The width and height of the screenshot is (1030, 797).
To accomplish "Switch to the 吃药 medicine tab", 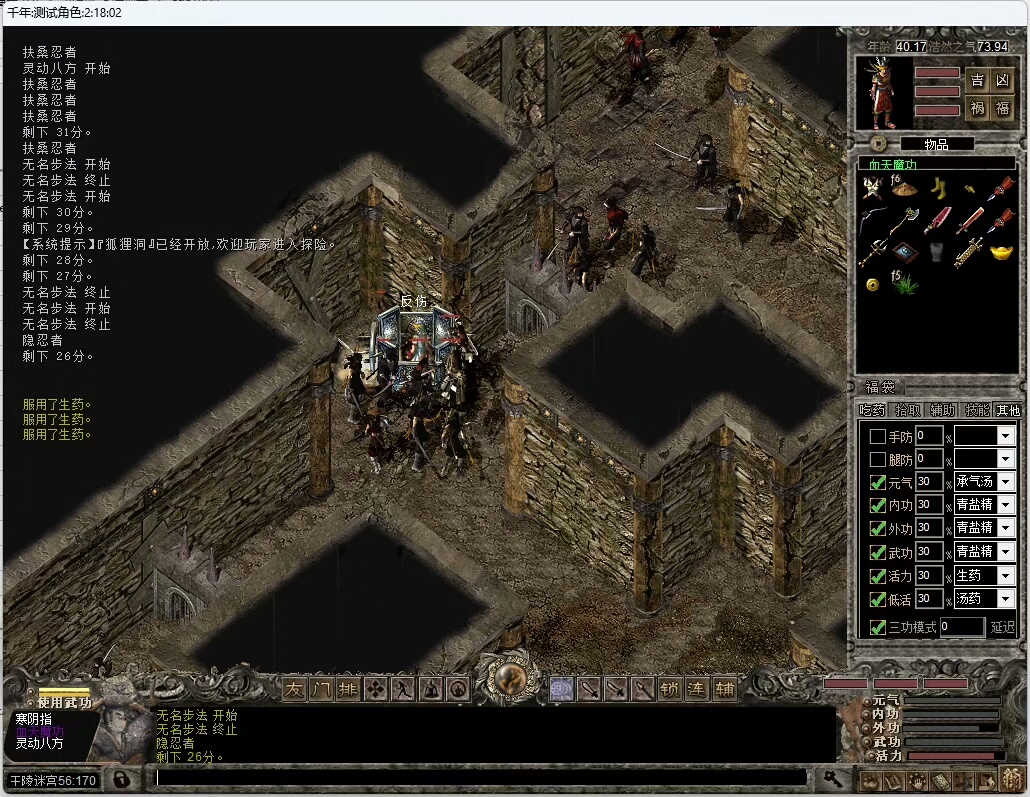I will click(x=873, y=410).
